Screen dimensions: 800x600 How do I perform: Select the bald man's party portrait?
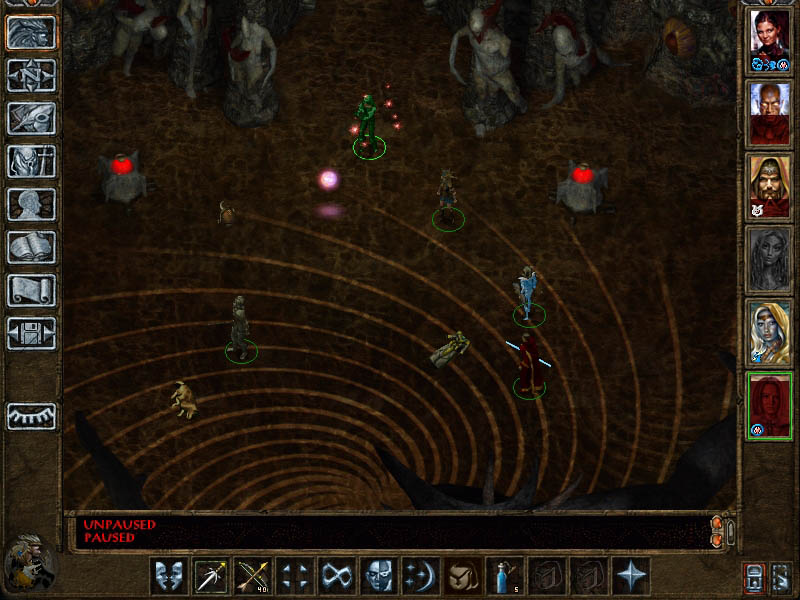[769, 113]
